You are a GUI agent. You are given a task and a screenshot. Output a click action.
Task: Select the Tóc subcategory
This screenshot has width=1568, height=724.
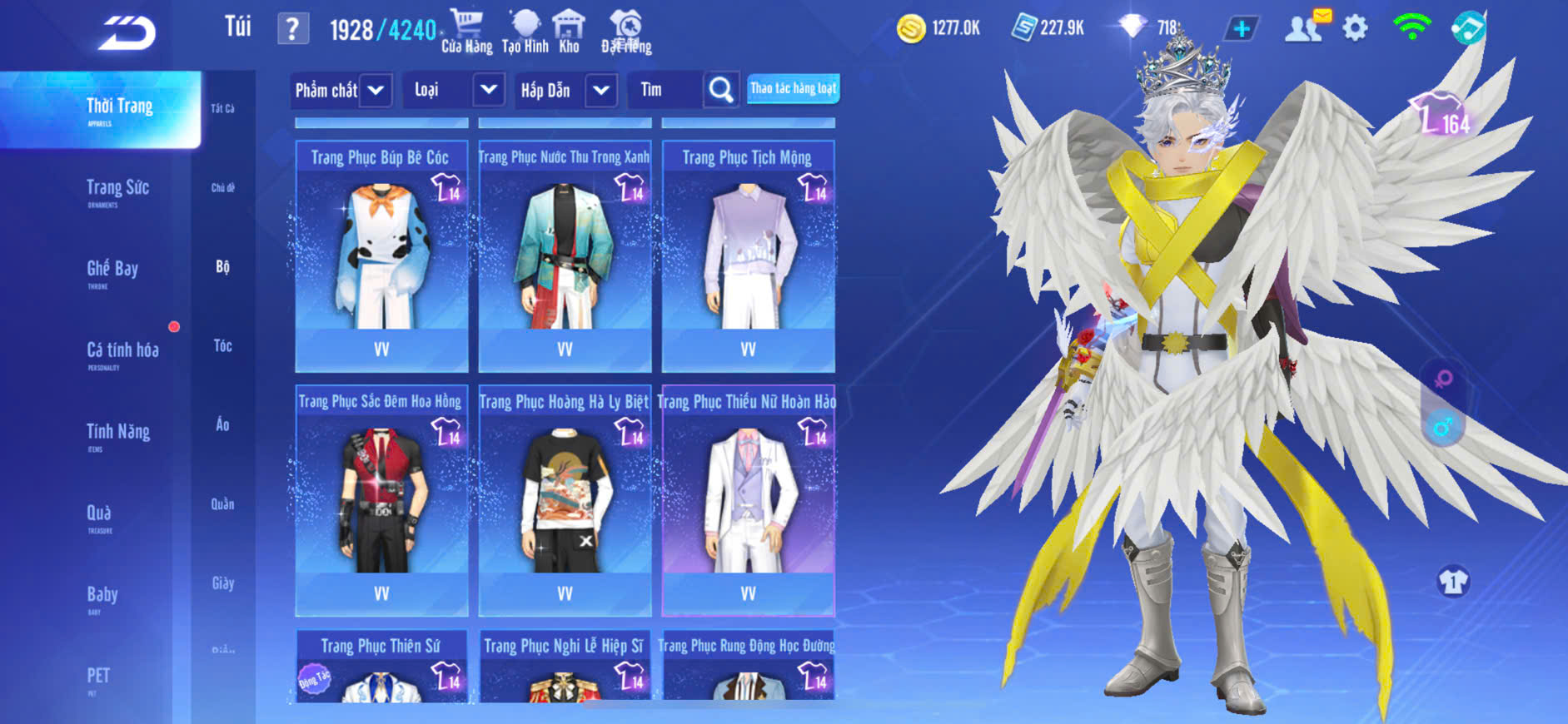pyautogui.click(x=222, y=345)
